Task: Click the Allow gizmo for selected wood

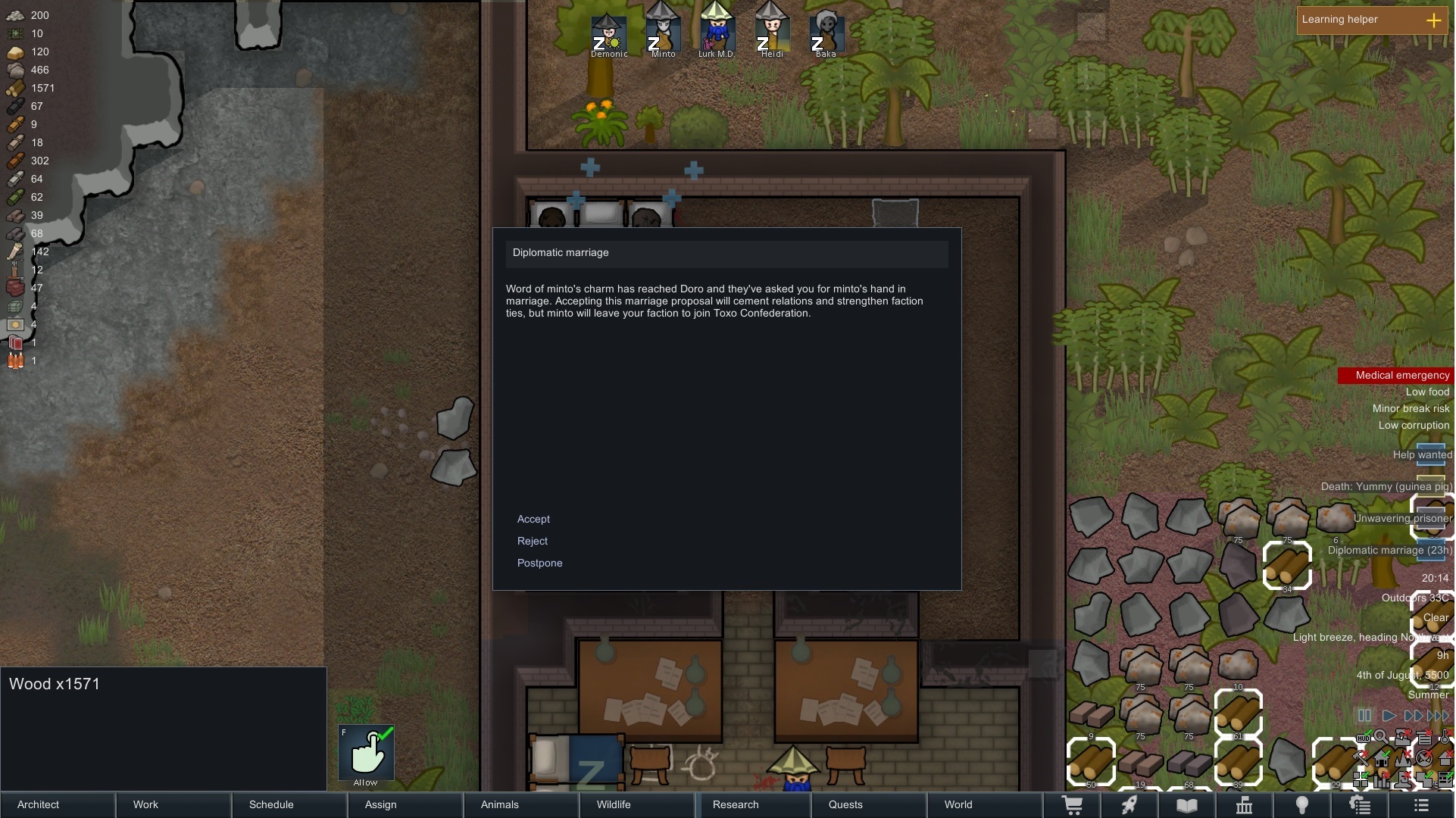Action: [x=366, y=754]
